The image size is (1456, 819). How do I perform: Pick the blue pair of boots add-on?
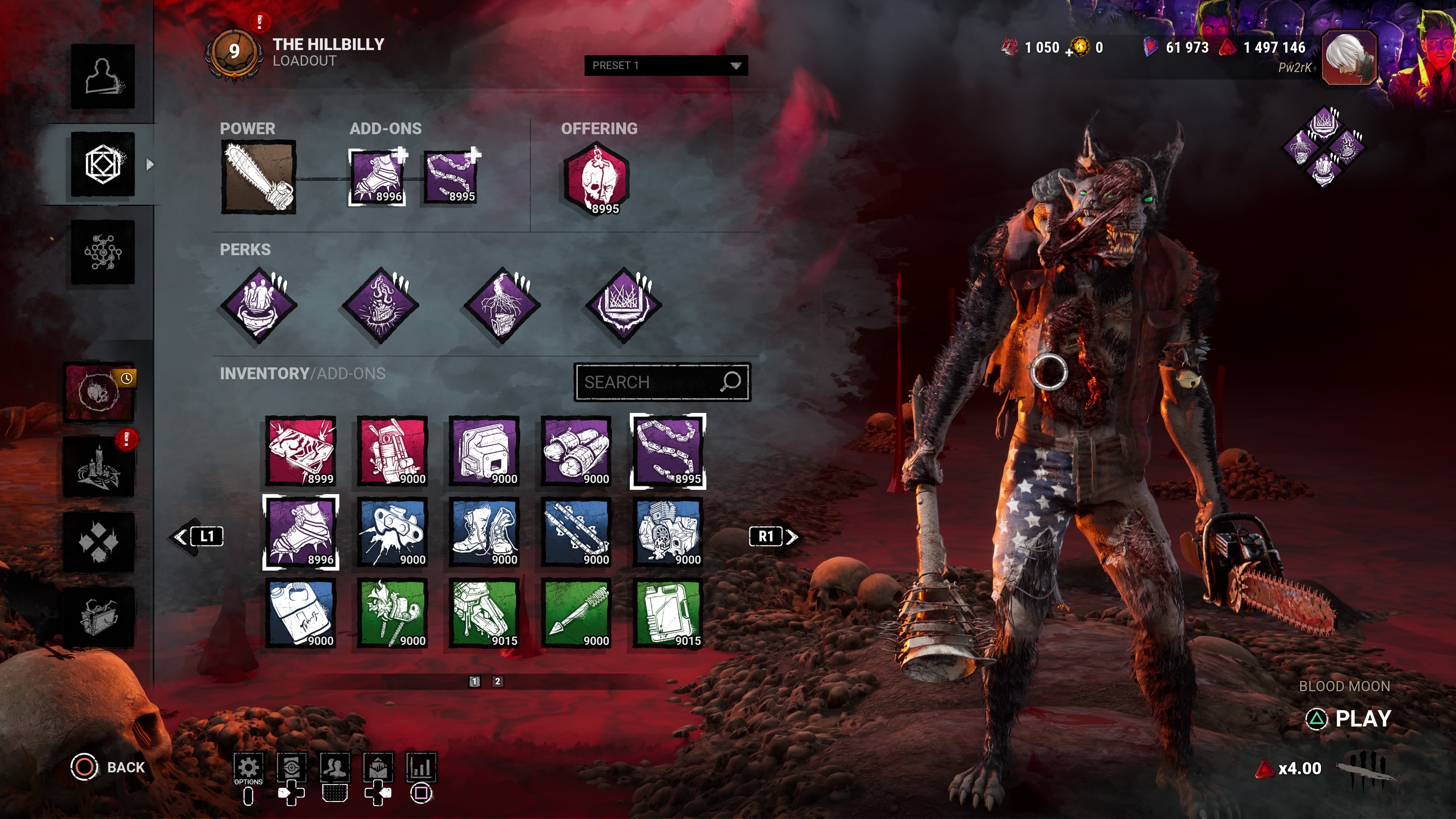485,532
